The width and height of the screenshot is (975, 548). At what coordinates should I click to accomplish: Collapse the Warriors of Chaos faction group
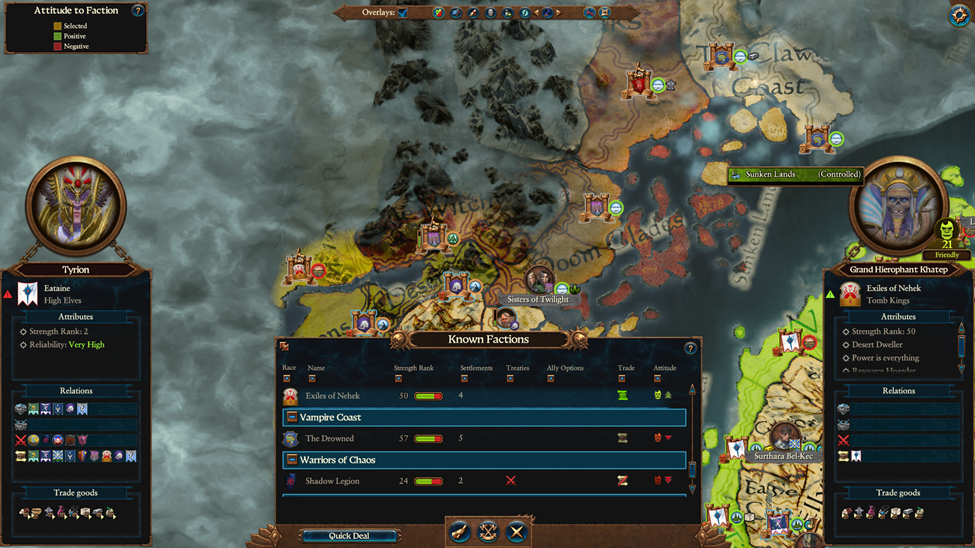tap(292, 460)
